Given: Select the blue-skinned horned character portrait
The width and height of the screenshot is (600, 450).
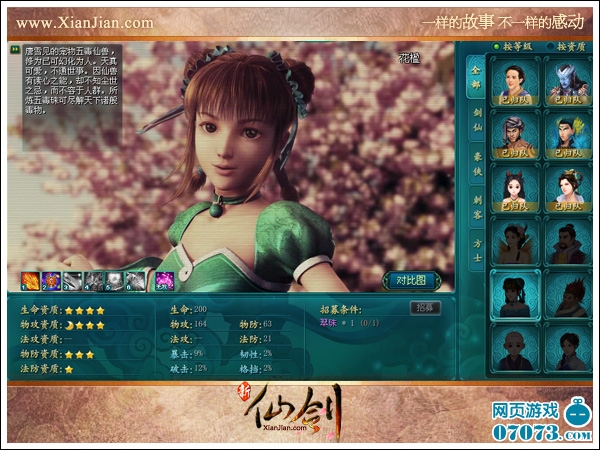Looking at the screenshot, I should (x=566, y=81).
